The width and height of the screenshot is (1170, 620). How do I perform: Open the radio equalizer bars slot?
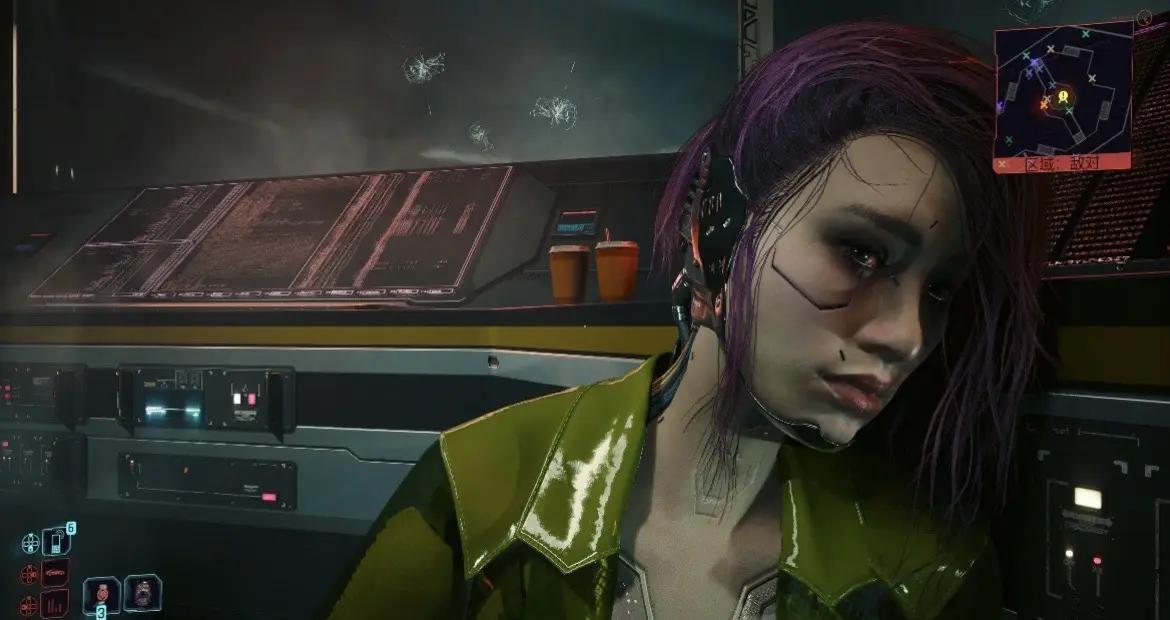click(57, 603)
